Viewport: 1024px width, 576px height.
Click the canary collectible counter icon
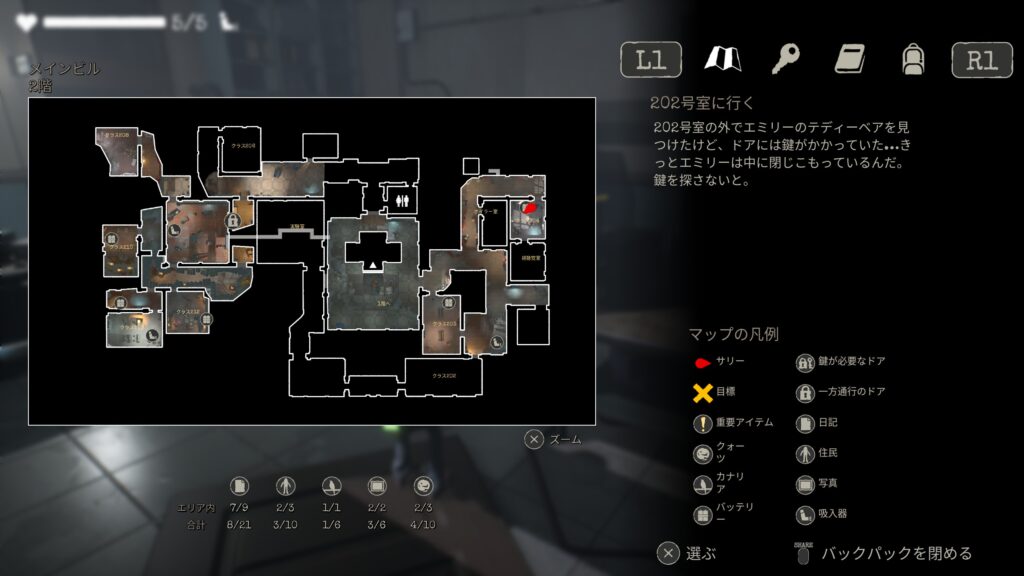(331, 486)
